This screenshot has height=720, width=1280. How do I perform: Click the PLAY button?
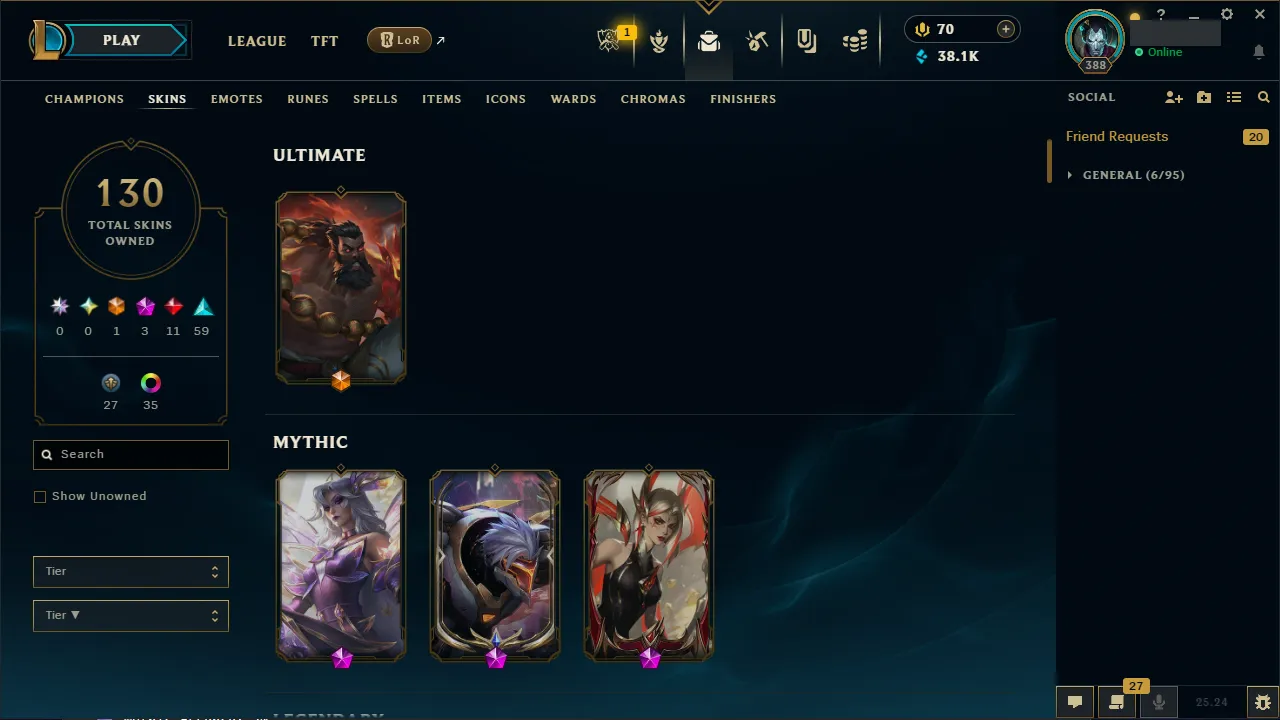pyautogui.click(x=121, y=40)
